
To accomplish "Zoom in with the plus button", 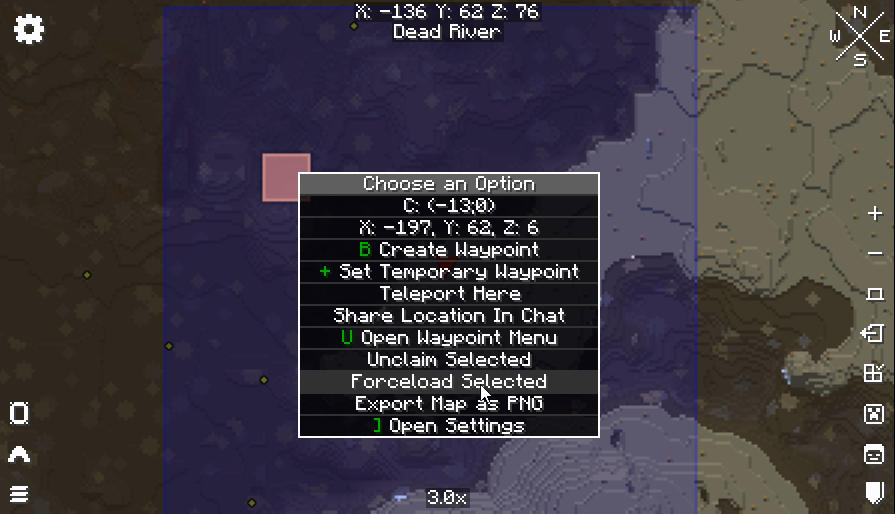I will click(875, 213).
